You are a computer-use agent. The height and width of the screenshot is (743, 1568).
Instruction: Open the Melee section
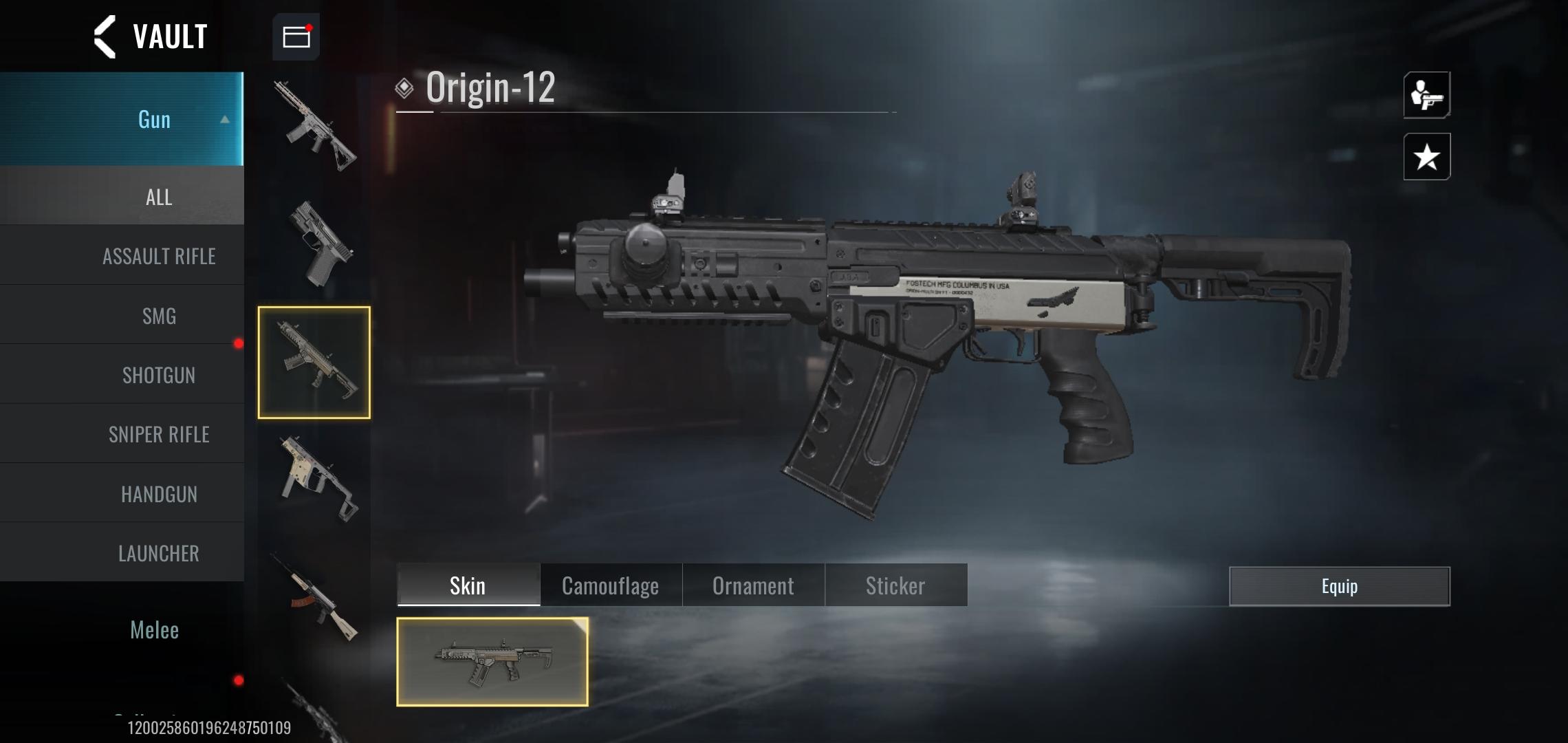tap(155, 630)
